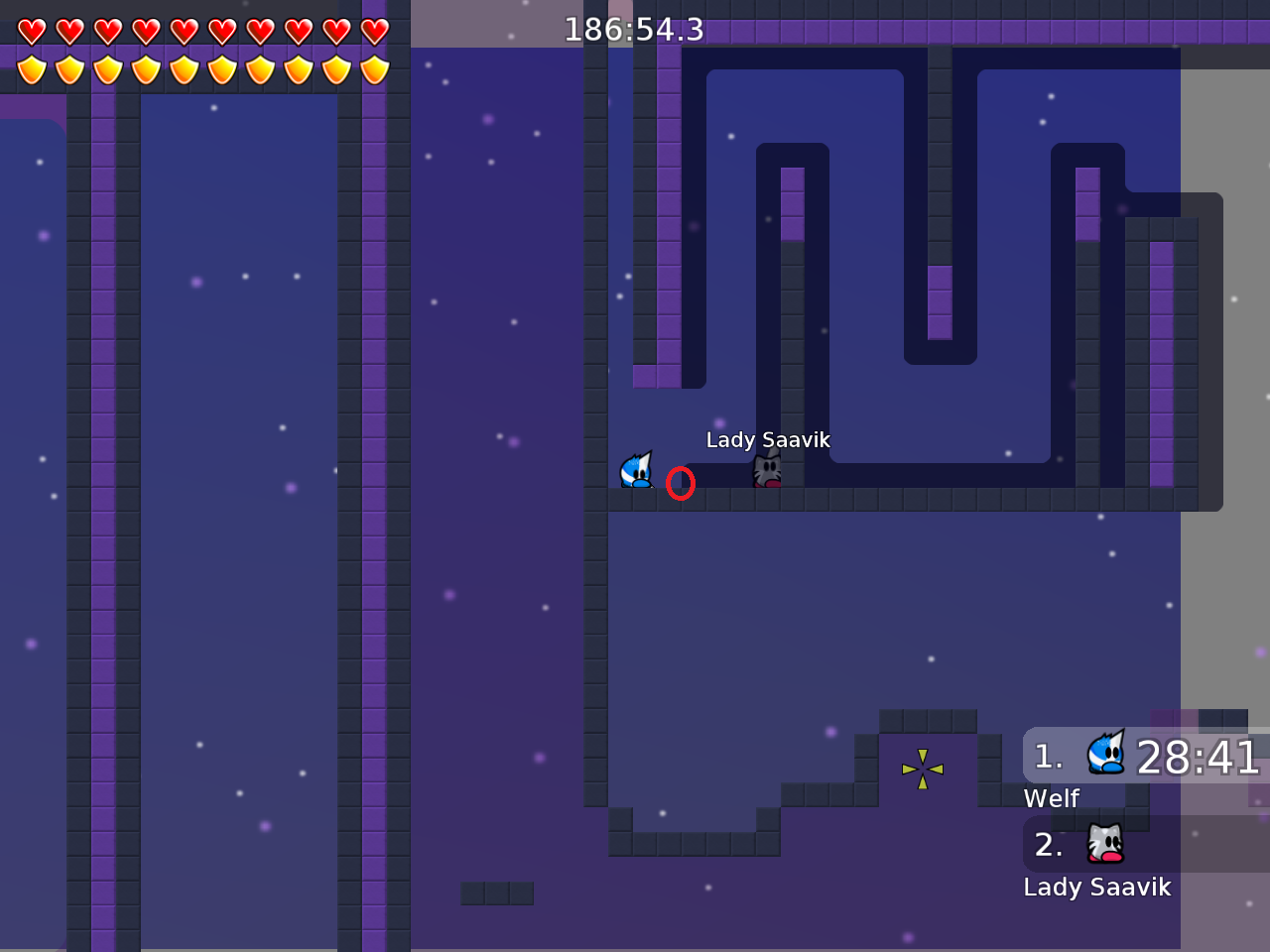Select Lady Saavik's second-place score row
The image size is (1270, 952).
click(1146, 845)
